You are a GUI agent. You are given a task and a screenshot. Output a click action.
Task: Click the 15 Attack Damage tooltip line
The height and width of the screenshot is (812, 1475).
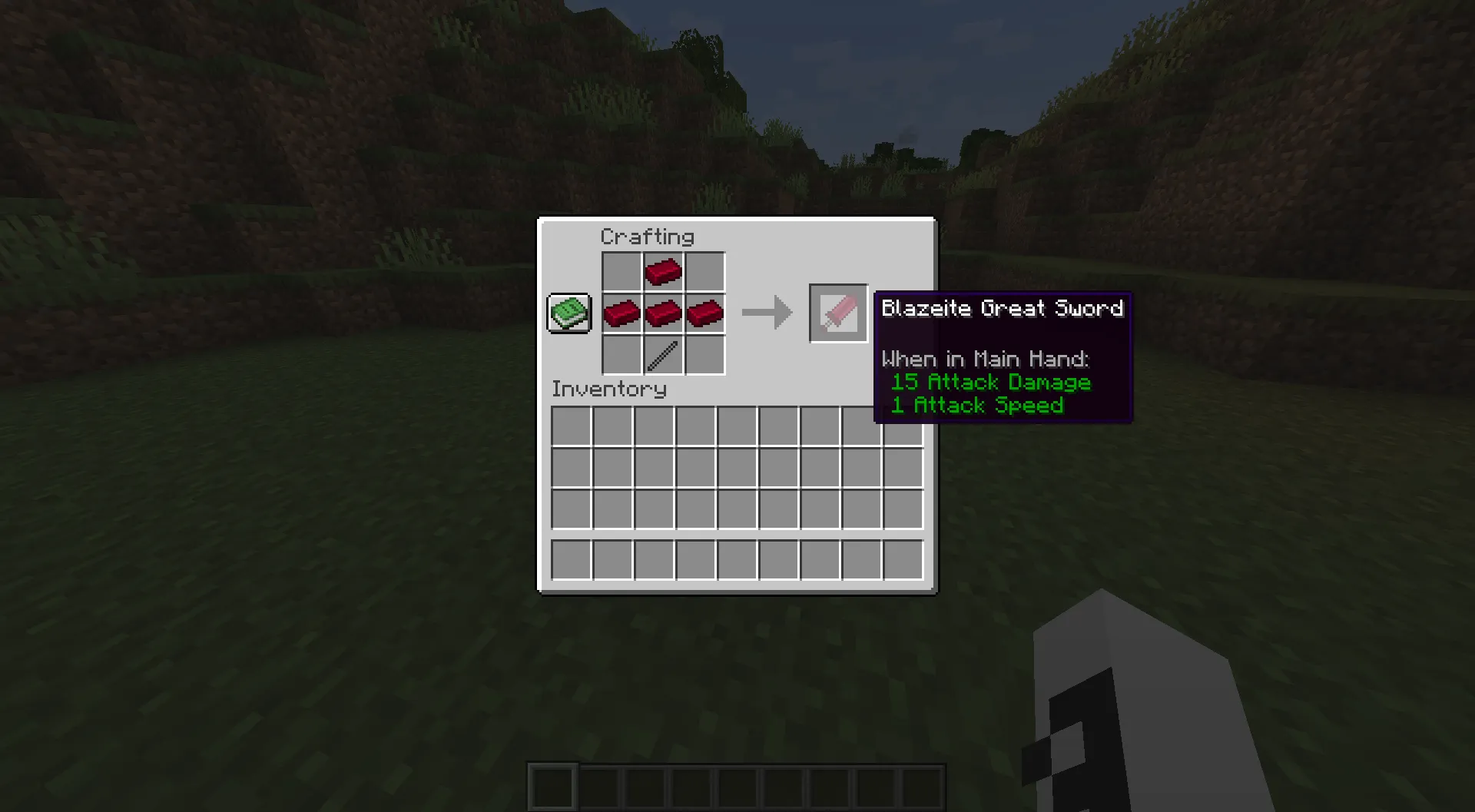[x=989, y=382]
